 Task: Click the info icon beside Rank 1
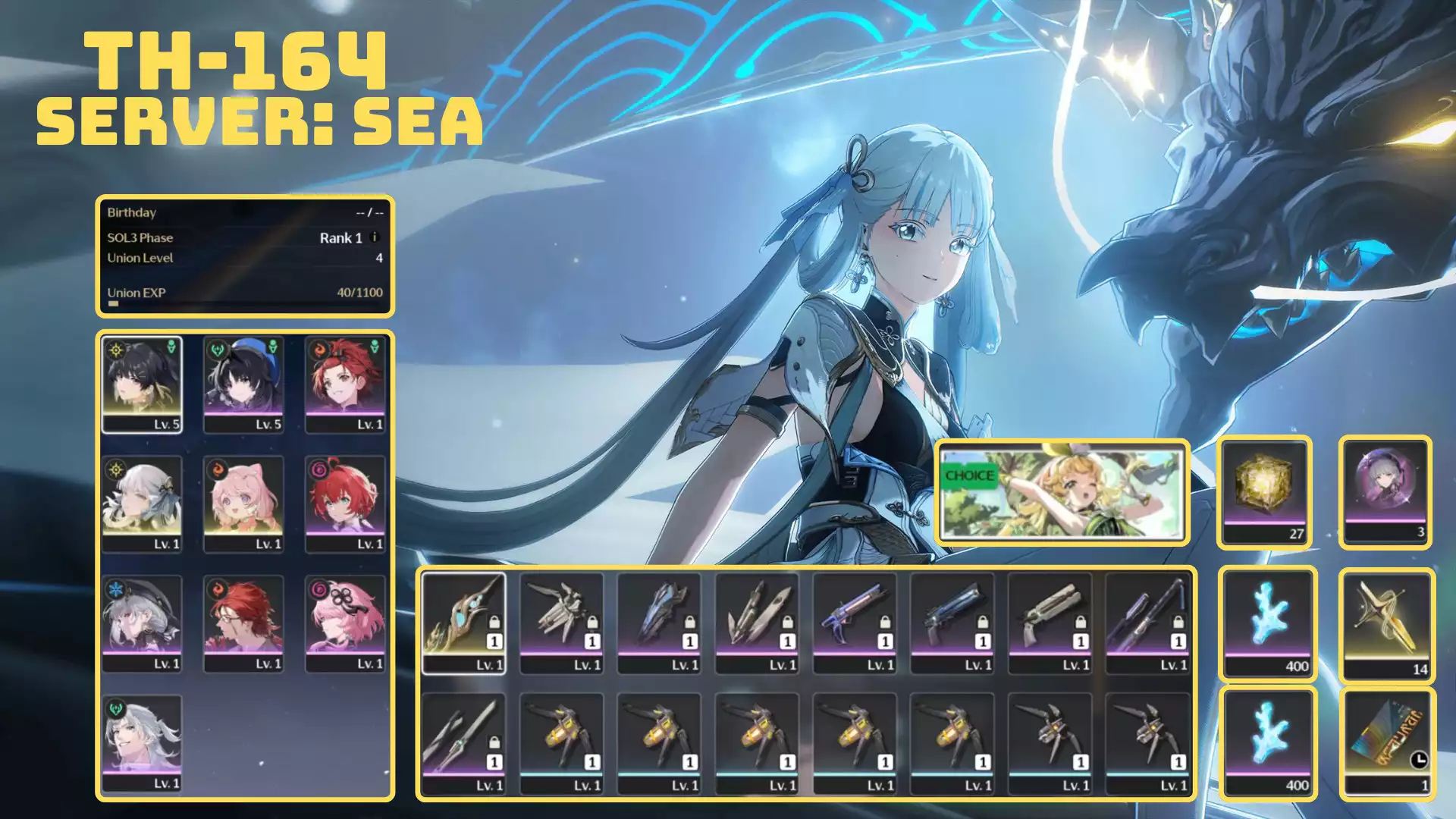(374, 237)
